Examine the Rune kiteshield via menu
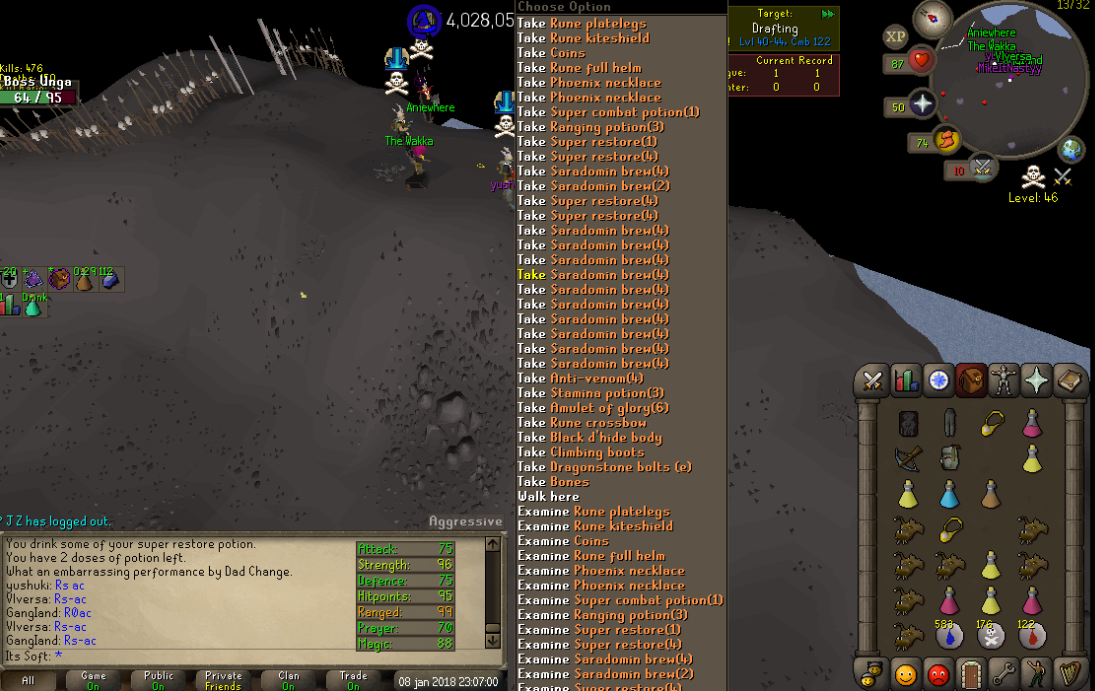Screen dimensions: 1095x691 pos(595,526)
